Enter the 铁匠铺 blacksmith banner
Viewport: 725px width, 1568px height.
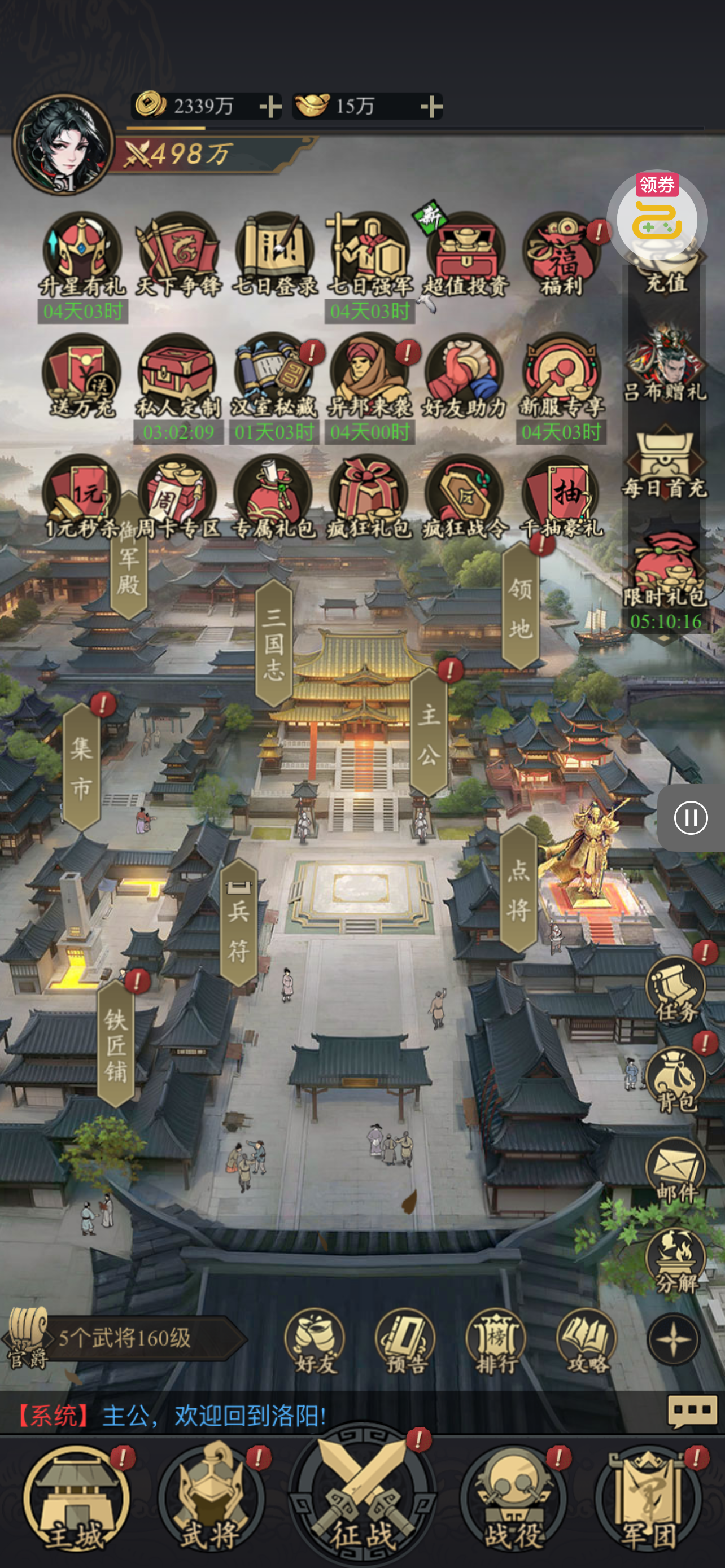pos(116,1044)
